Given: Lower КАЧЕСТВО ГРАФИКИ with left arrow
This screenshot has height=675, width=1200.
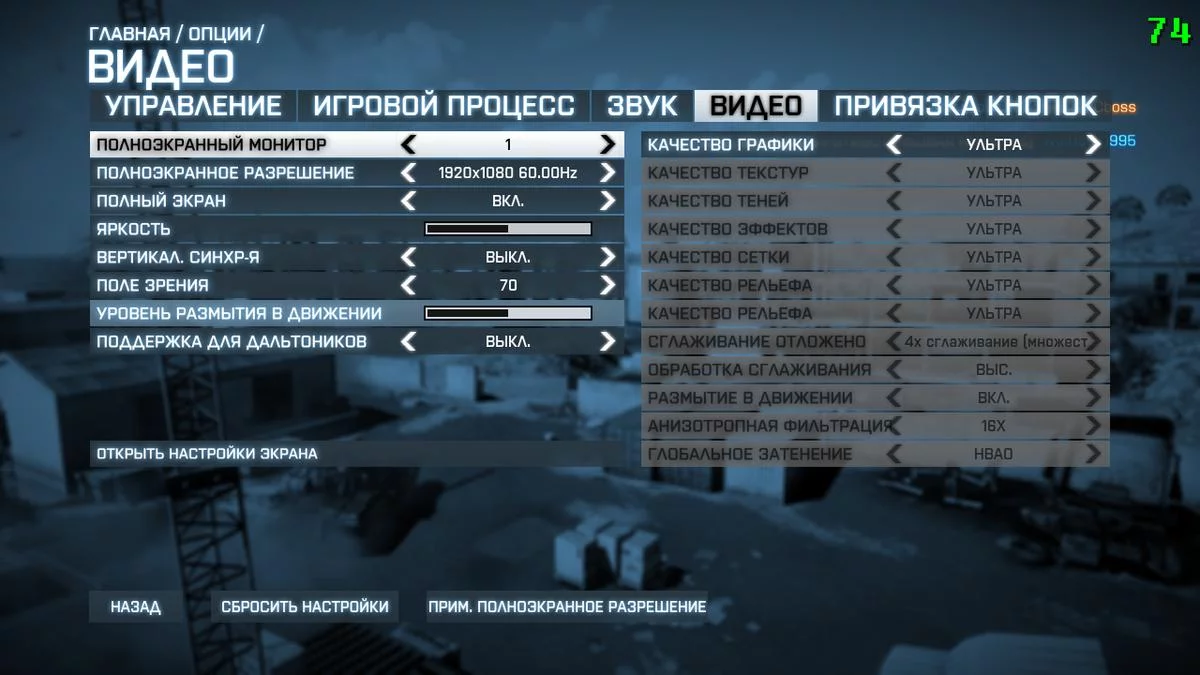Looking at the screenshot, I should coord(894,145).
